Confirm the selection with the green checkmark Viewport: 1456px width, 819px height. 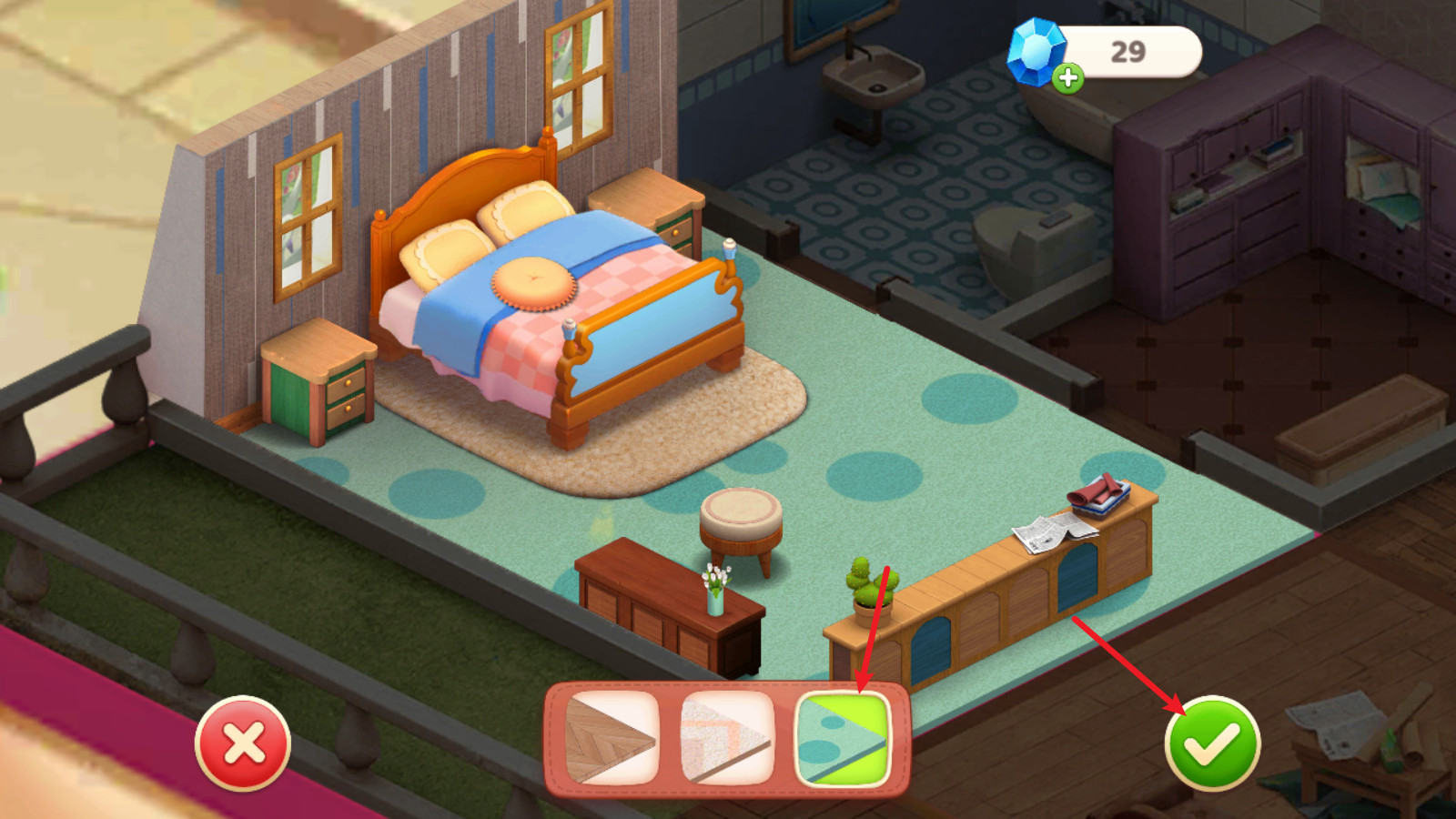[1212, 743]
